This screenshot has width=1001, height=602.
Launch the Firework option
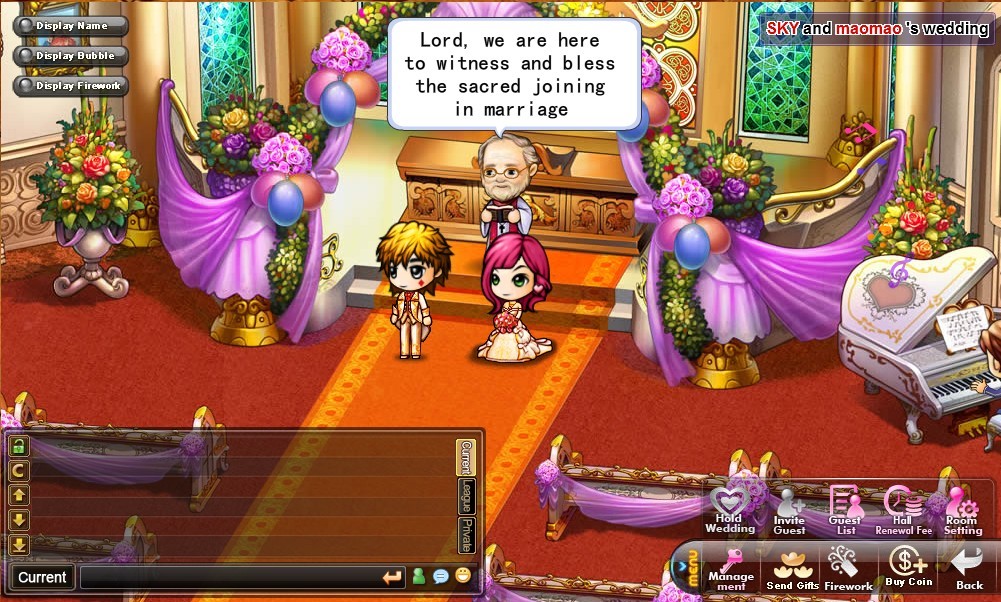click(x=848, y=568)
